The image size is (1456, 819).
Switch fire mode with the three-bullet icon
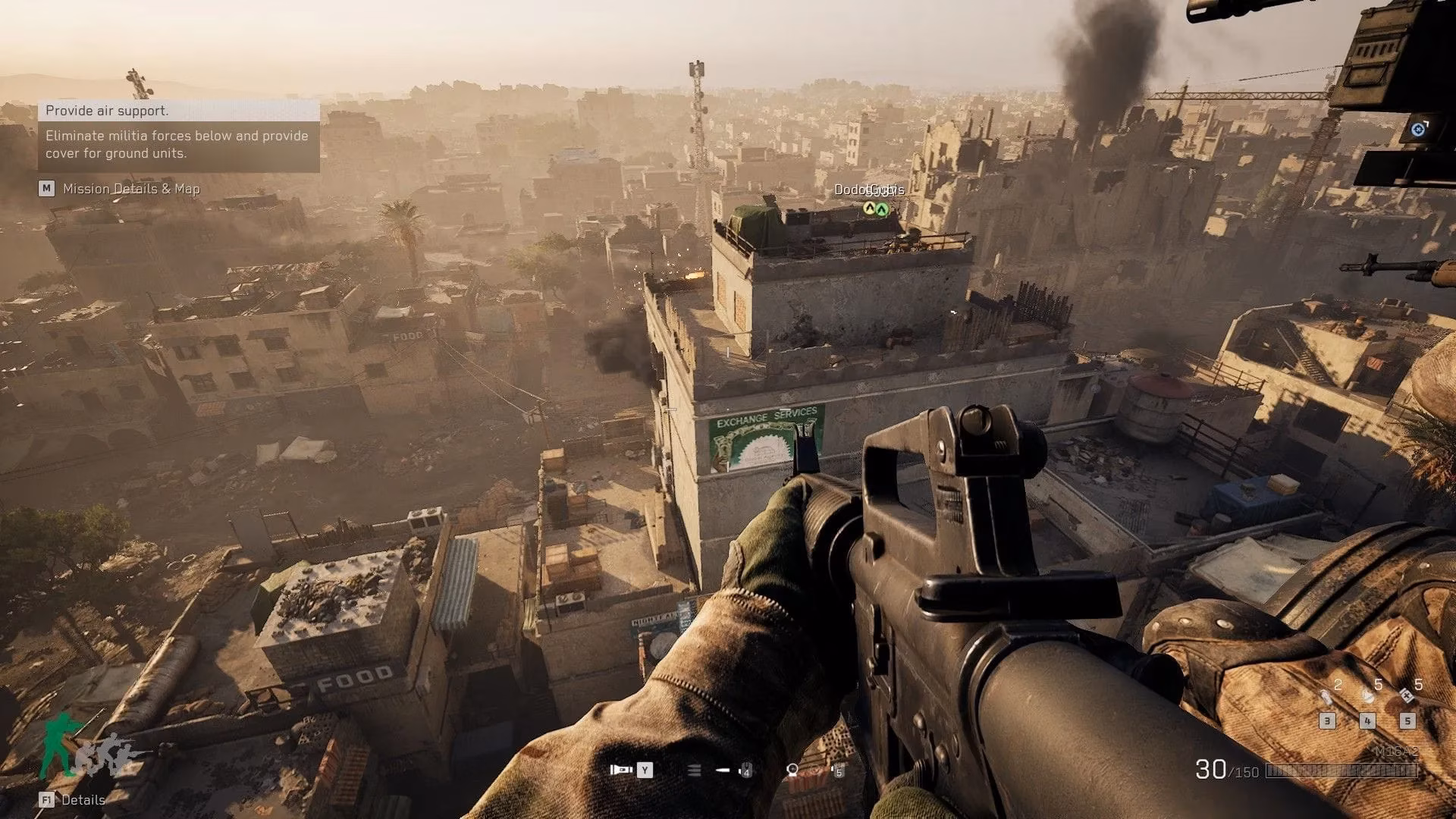pos(694,770)
